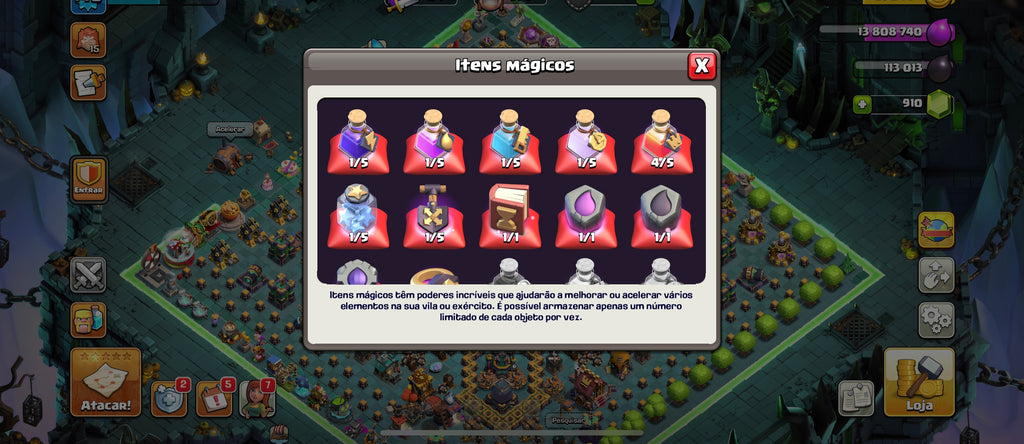Pick the red hourglass book

click(510, 214)
